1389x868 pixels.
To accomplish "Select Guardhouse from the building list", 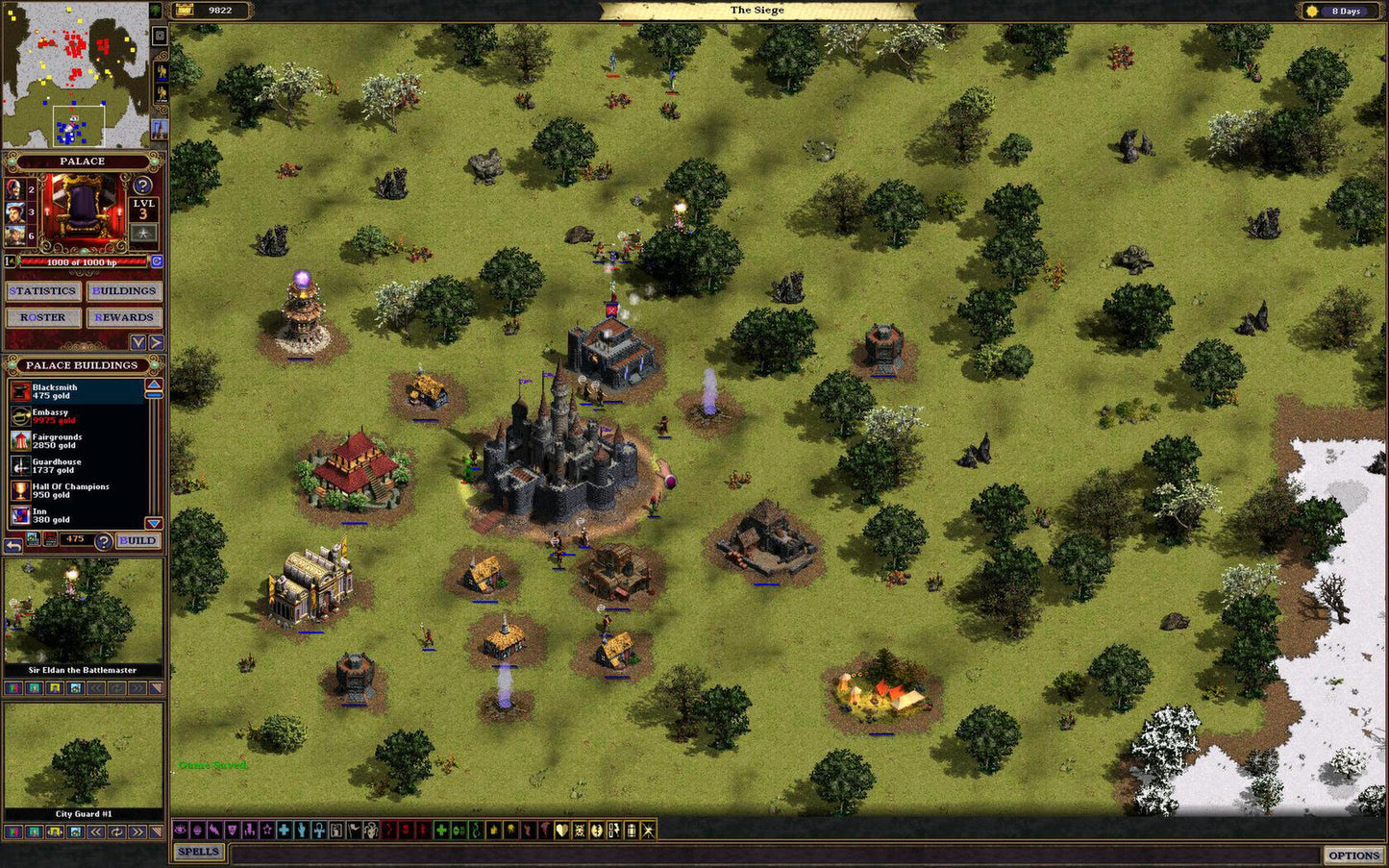I will 77,466.
